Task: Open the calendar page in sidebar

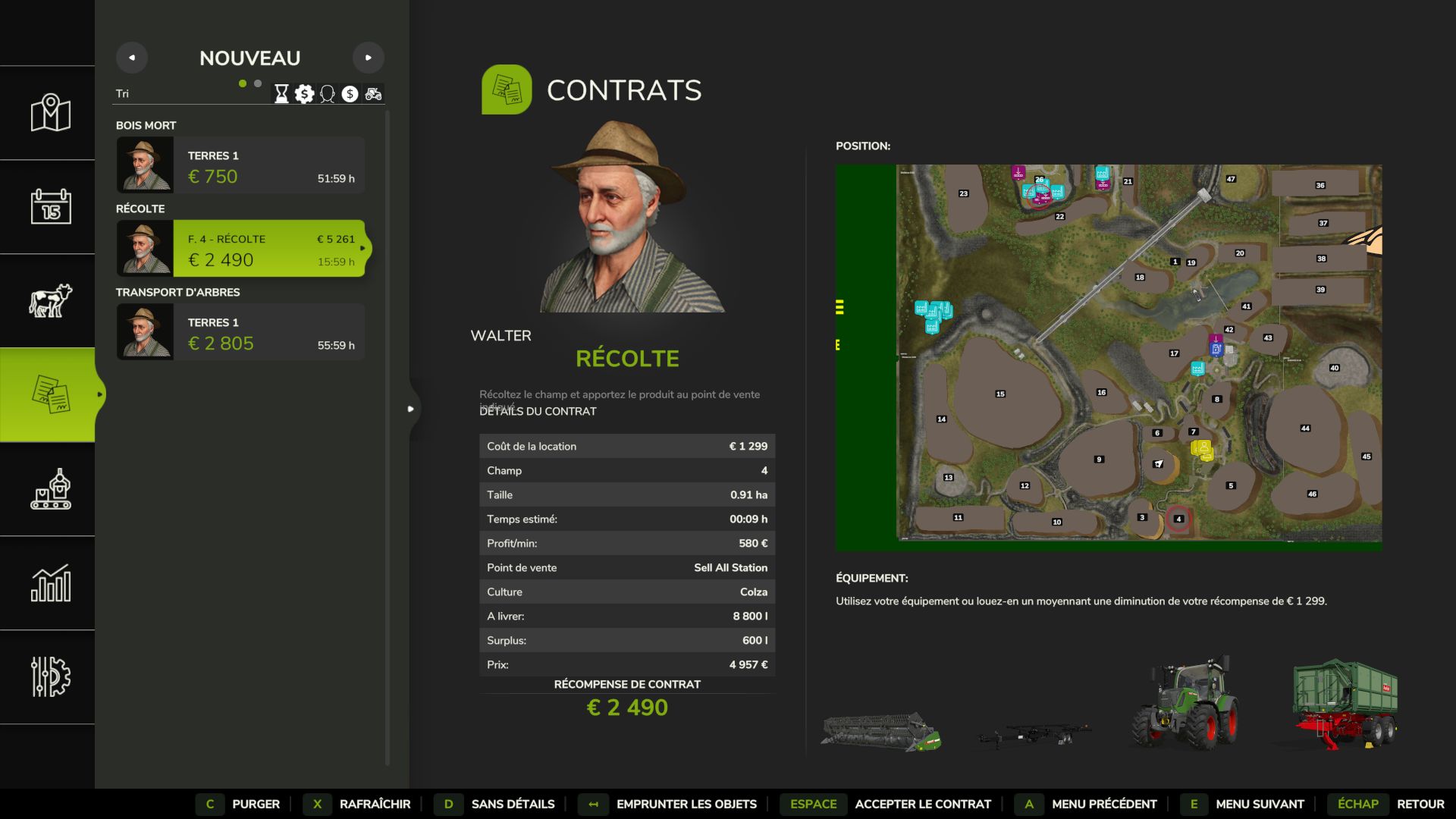Action: coord(50,207)
